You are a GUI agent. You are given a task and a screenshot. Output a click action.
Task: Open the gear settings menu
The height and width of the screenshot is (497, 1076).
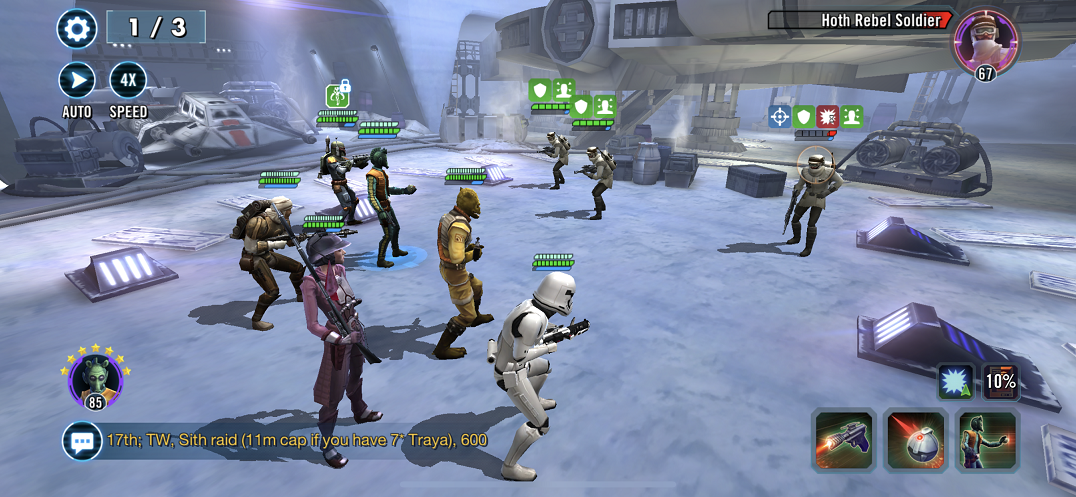[x=76, y=28]
